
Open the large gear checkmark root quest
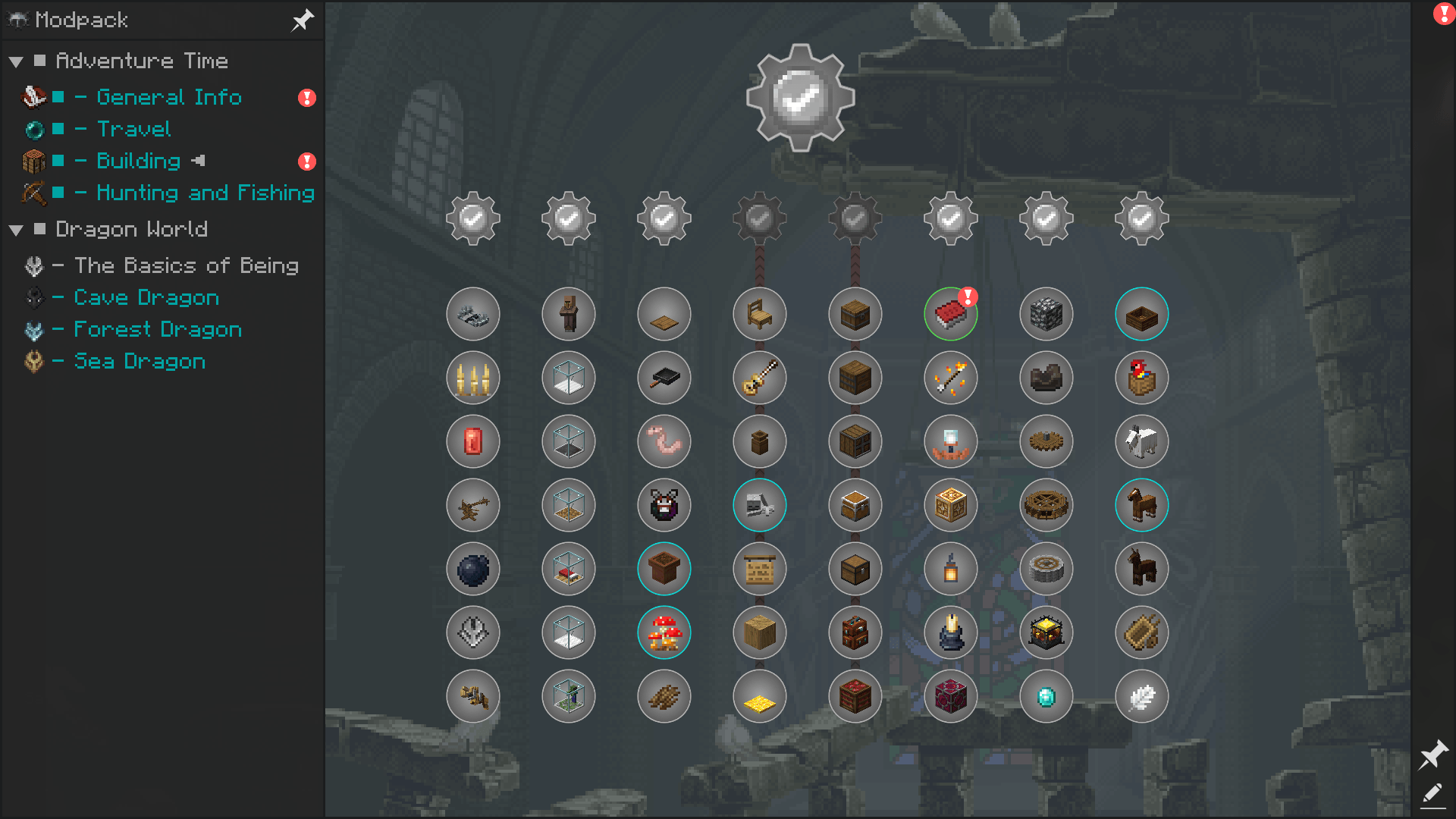coord(799,97)
